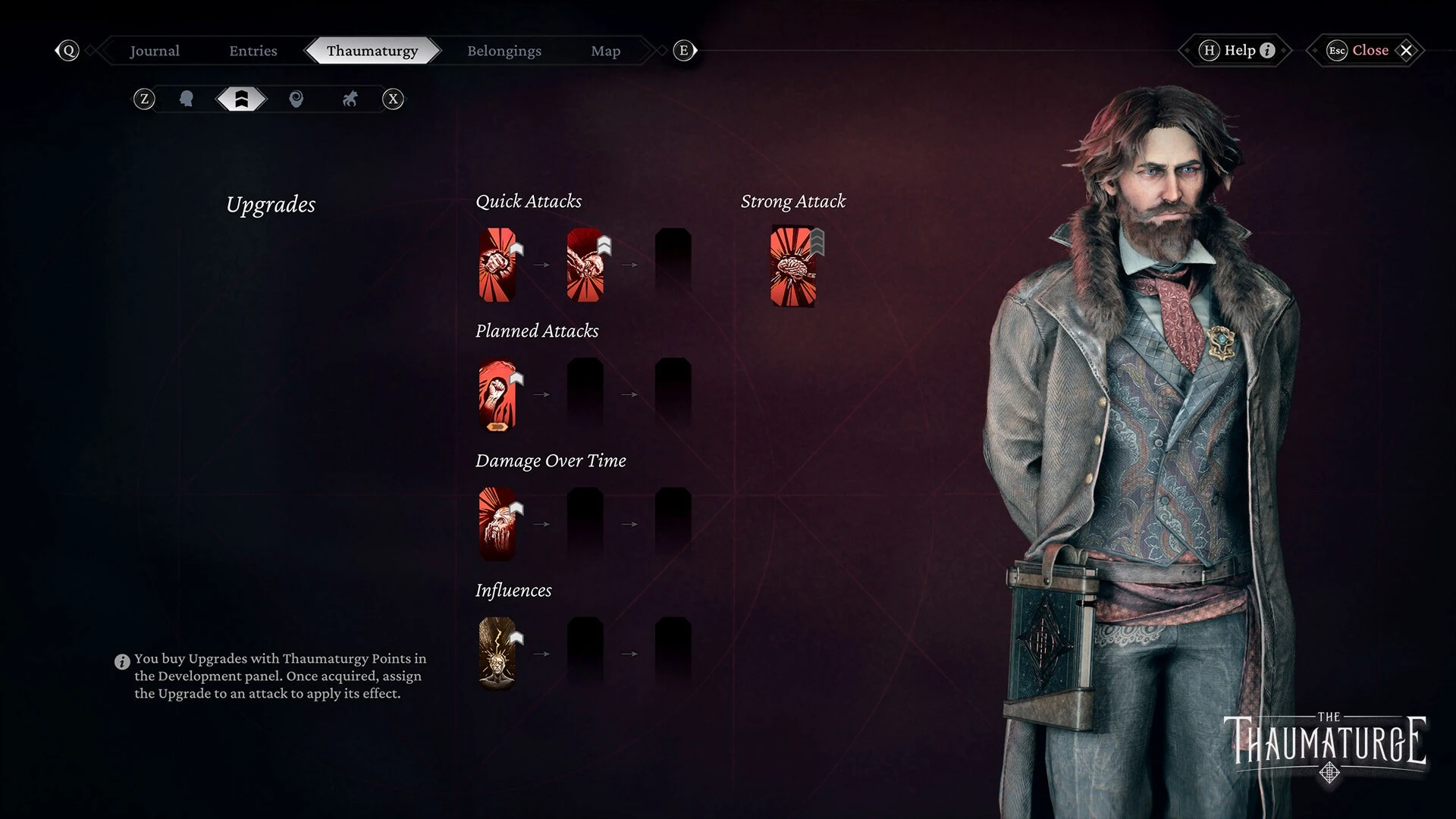Close the menu
The width and height of the screenshot is (1456, 819).
tap(1370, 50)
